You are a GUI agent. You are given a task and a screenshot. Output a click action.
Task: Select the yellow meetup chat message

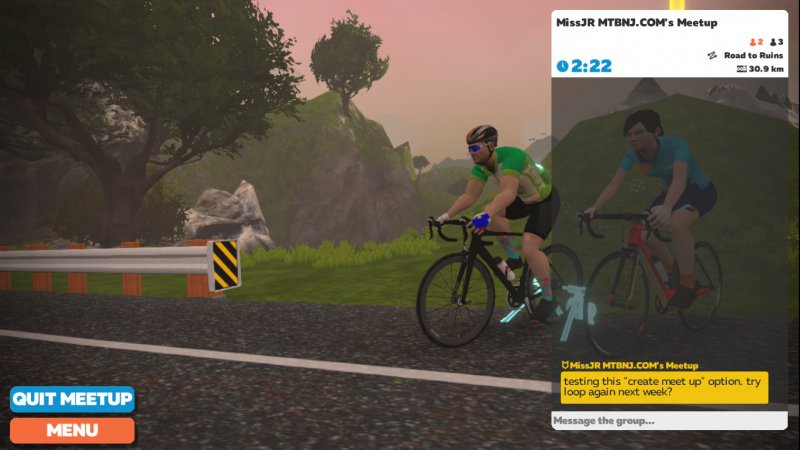(x=664, y=387)
